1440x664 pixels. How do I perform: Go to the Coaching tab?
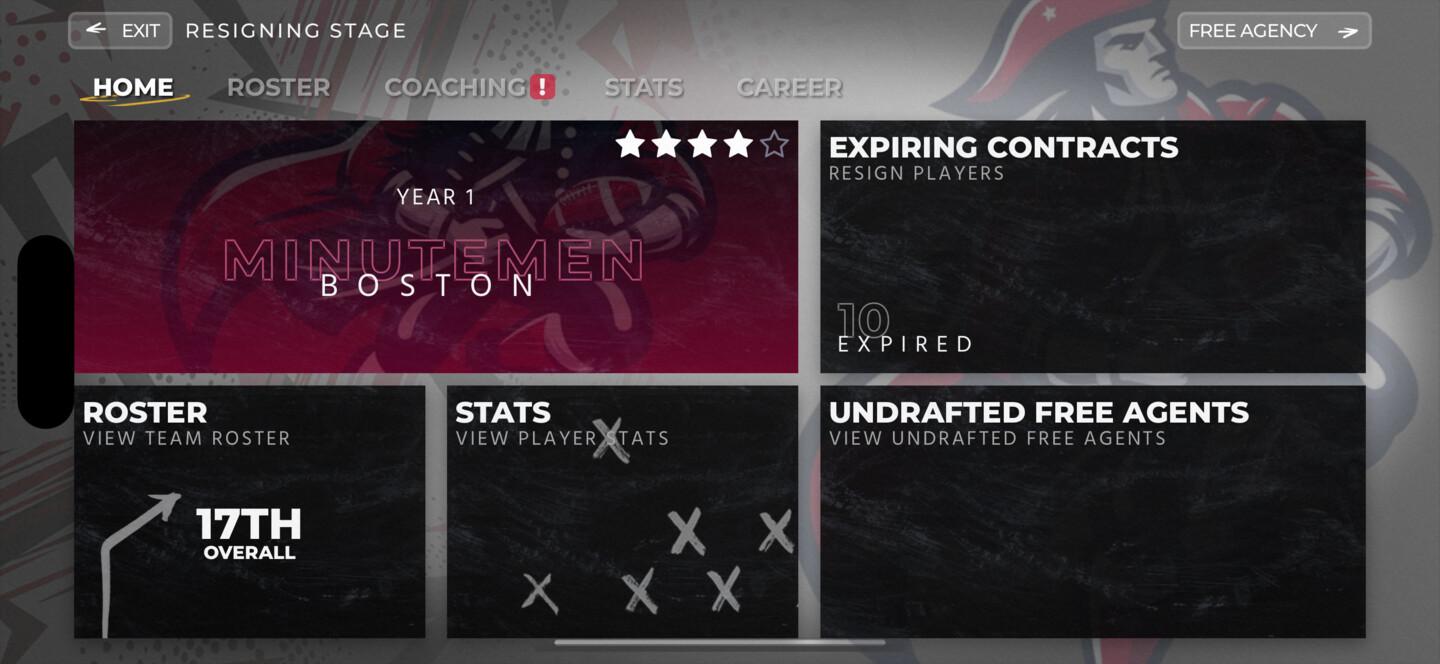[456, 88]
